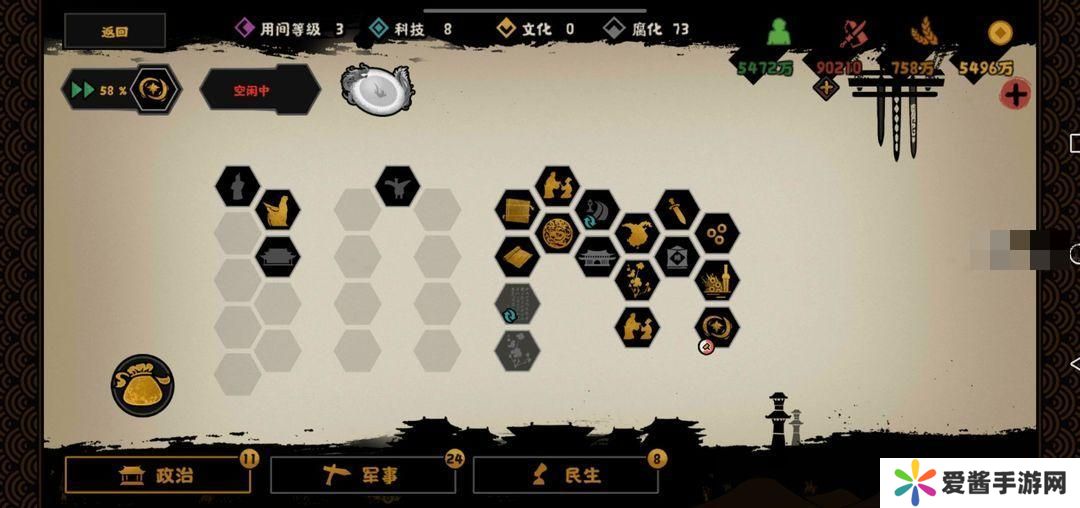Switch to the 政治 politics tab
The image size is (1080, 508).
coord(158,475)
